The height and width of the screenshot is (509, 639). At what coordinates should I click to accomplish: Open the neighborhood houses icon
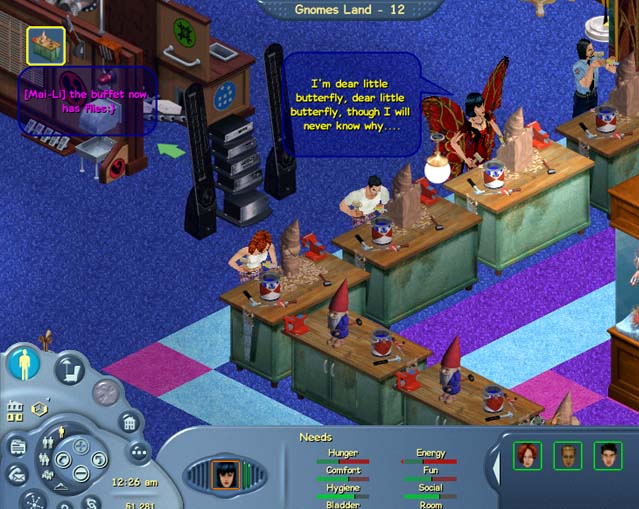click(15, 411)
